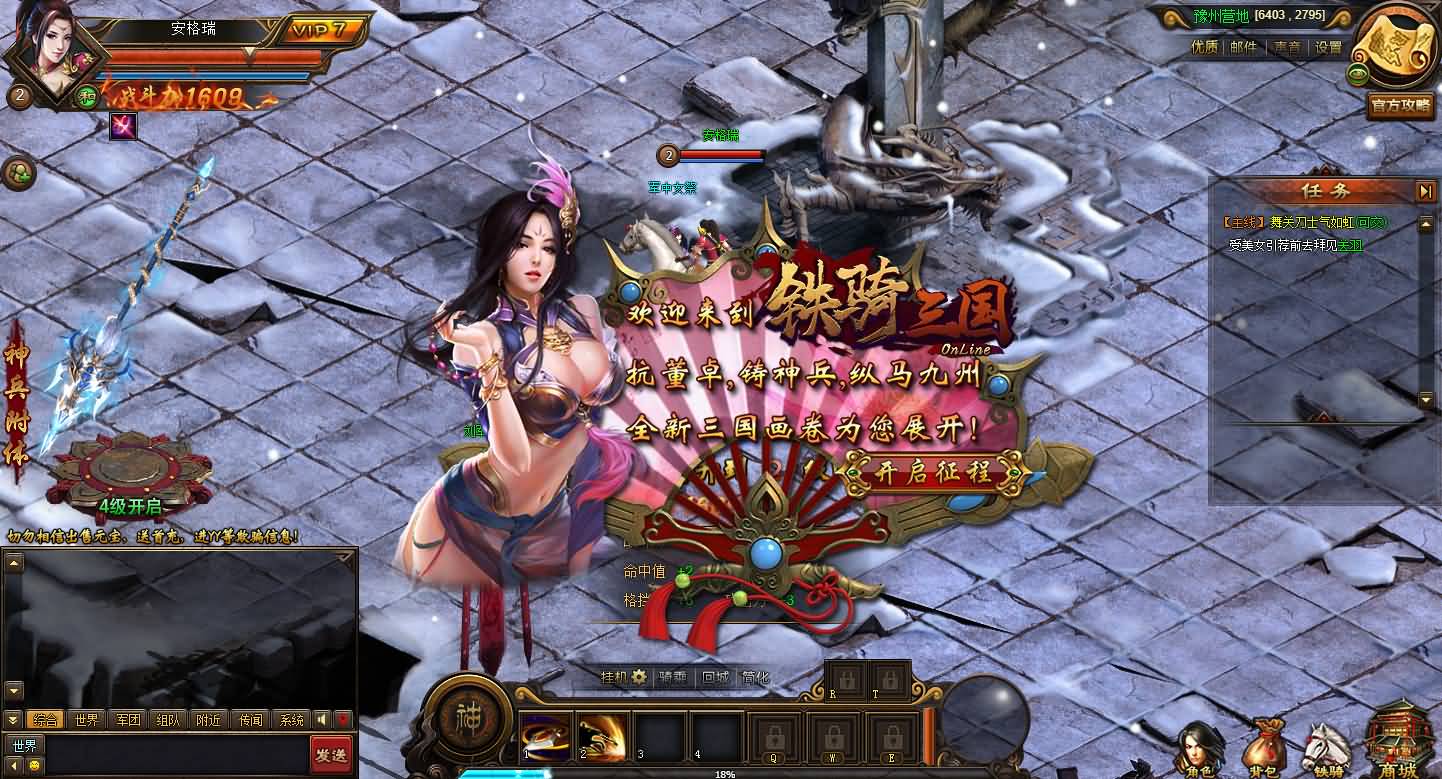The width and height of the screenshot is (1442, 779).
Task: Collapse the chat panel with double arrow
Action: (12, 719)
